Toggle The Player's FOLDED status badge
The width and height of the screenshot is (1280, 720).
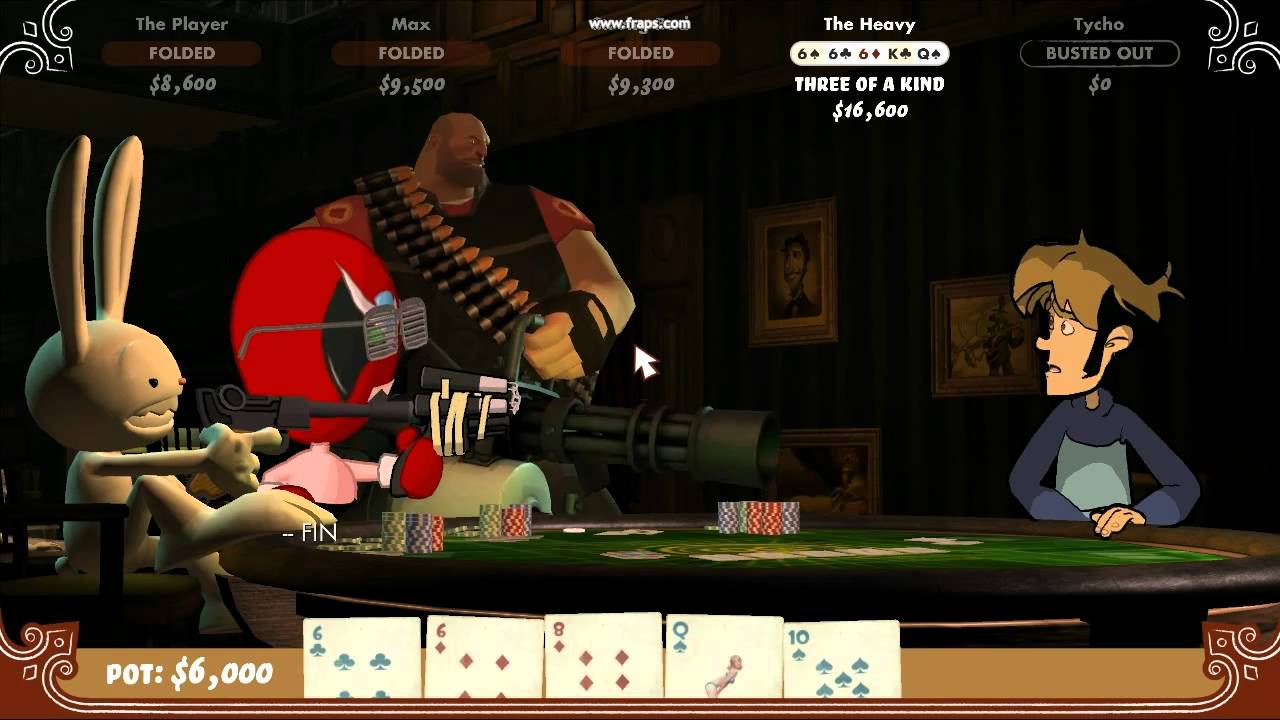click(x=183, y=54)
